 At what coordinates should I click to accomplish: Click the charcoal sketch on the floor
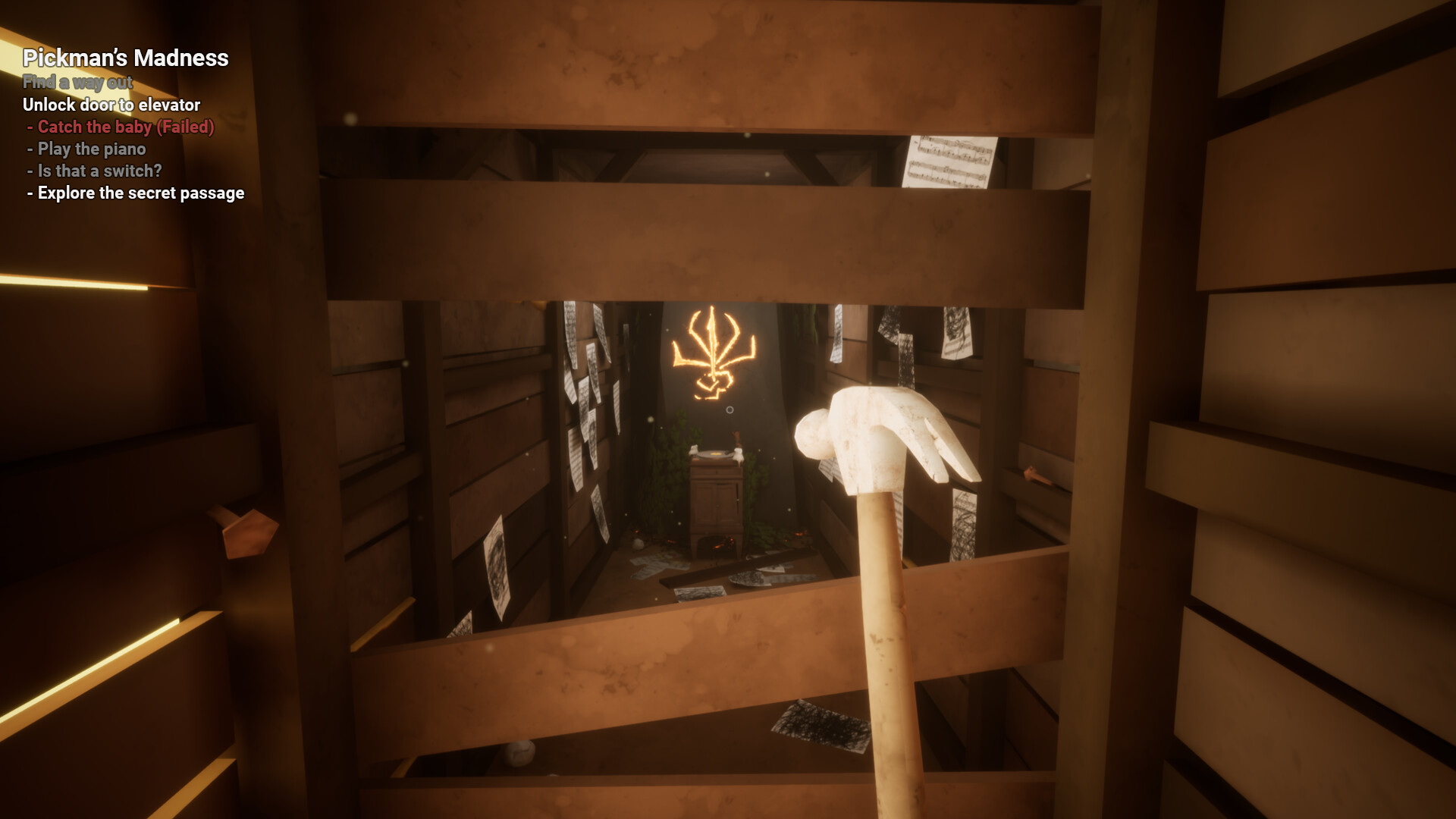pos(748,578)
